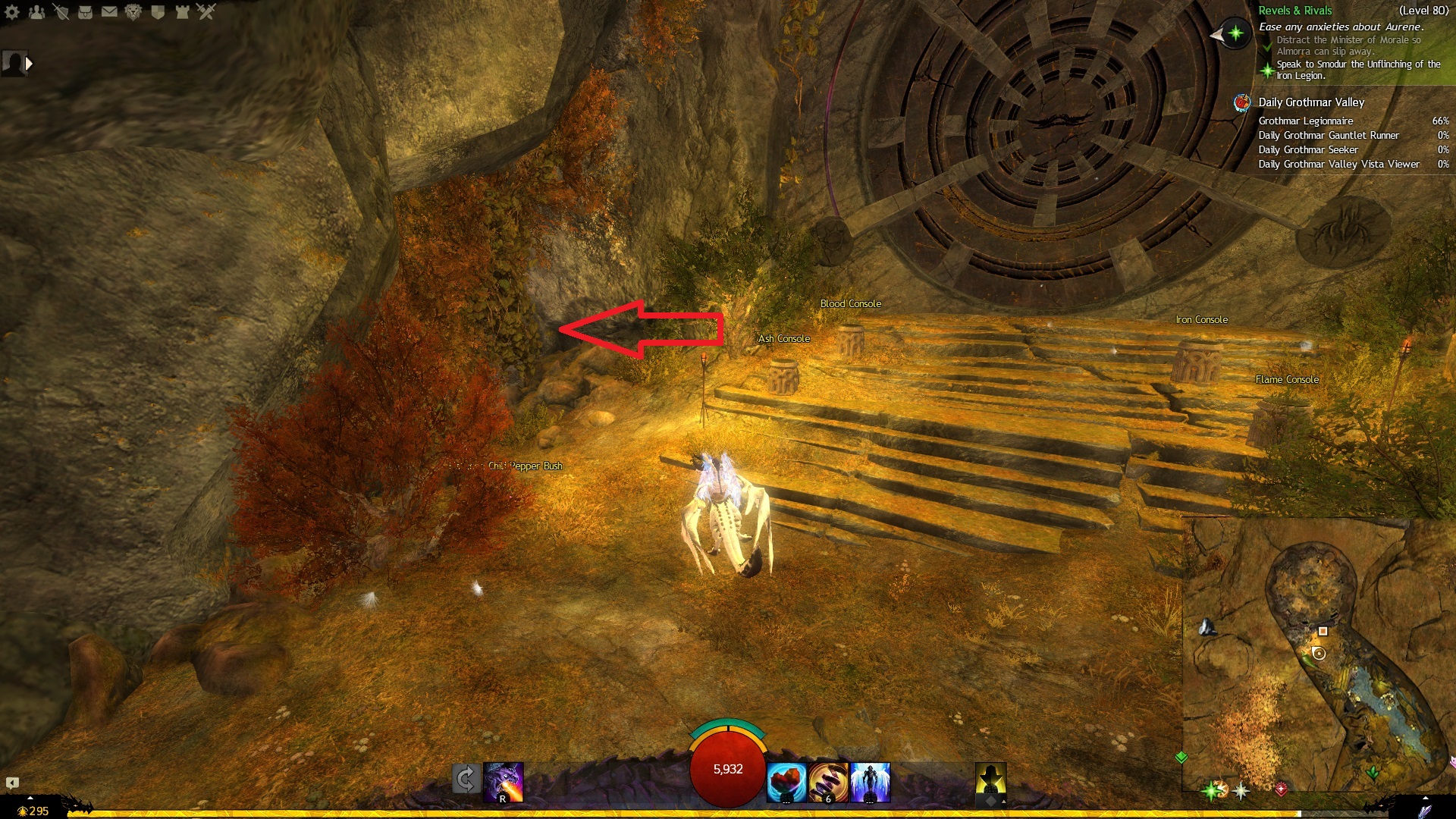
Task: Open the guild shield icon
Action: pos(158,12)
